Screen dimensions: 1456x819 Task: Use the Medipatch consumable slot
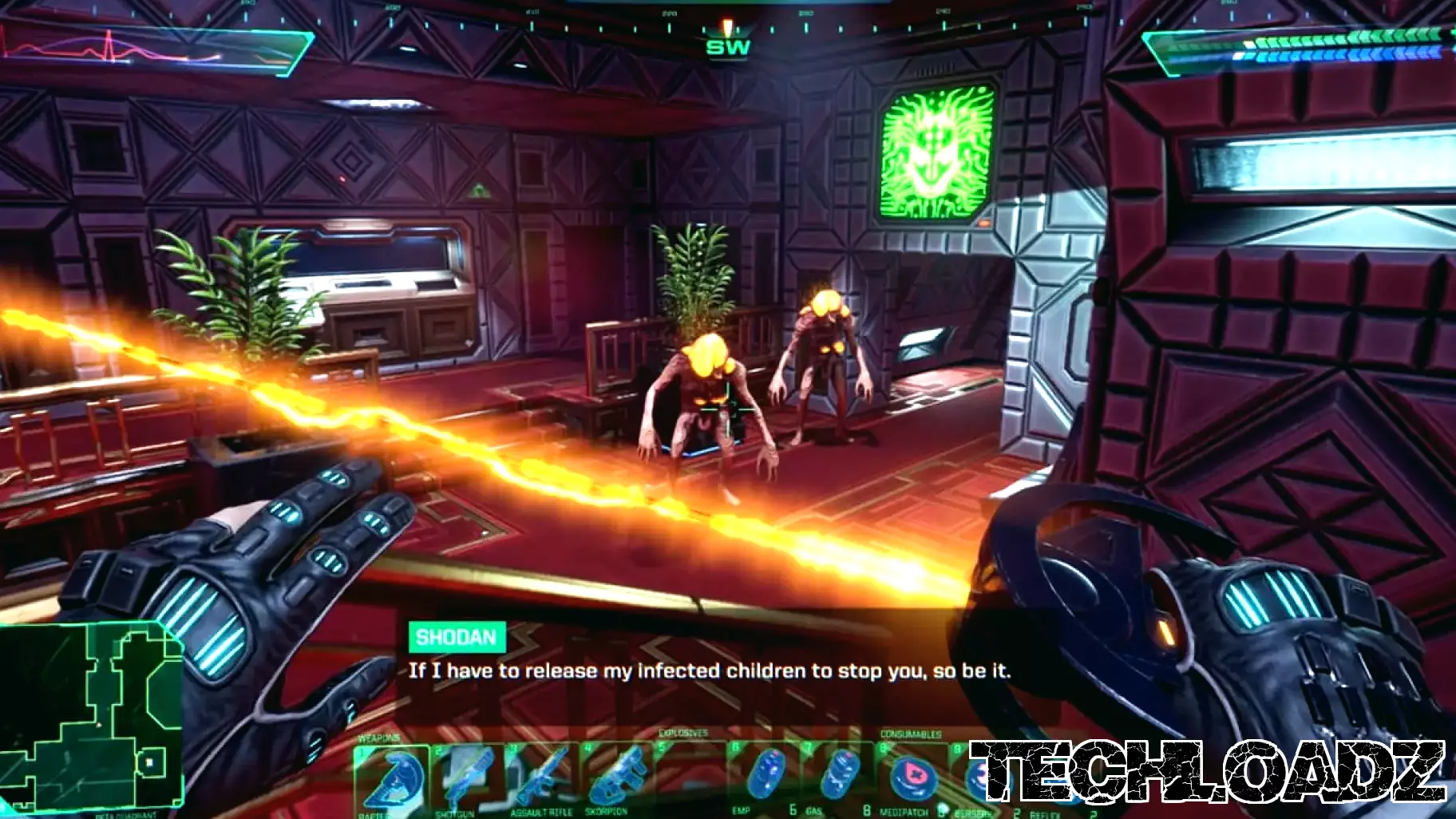(911, 776)
